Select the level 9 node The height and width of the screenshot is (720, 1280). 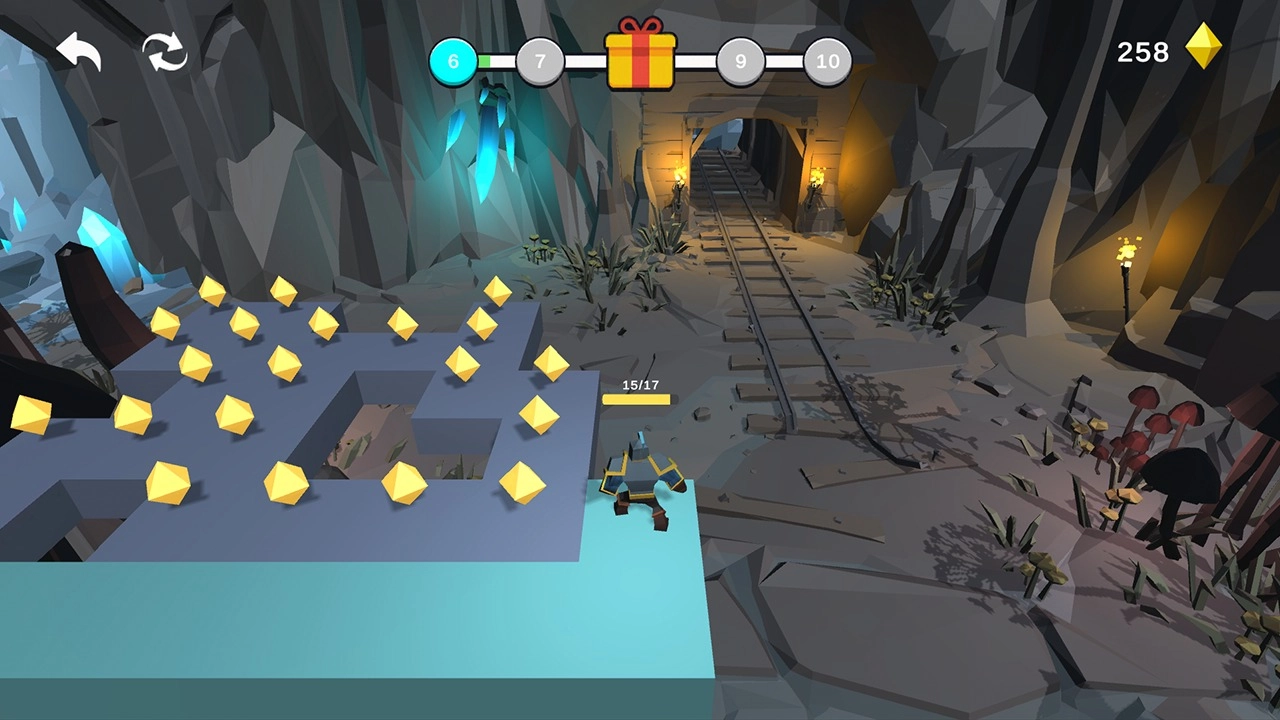[741, 61]
